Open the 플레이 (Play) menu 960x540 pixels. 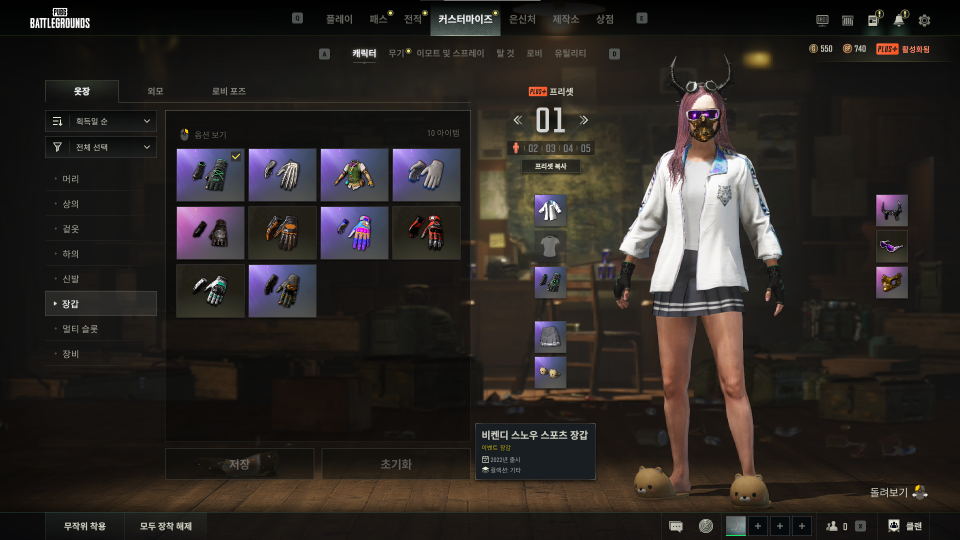pyautogui.click(x=339, y=19)
